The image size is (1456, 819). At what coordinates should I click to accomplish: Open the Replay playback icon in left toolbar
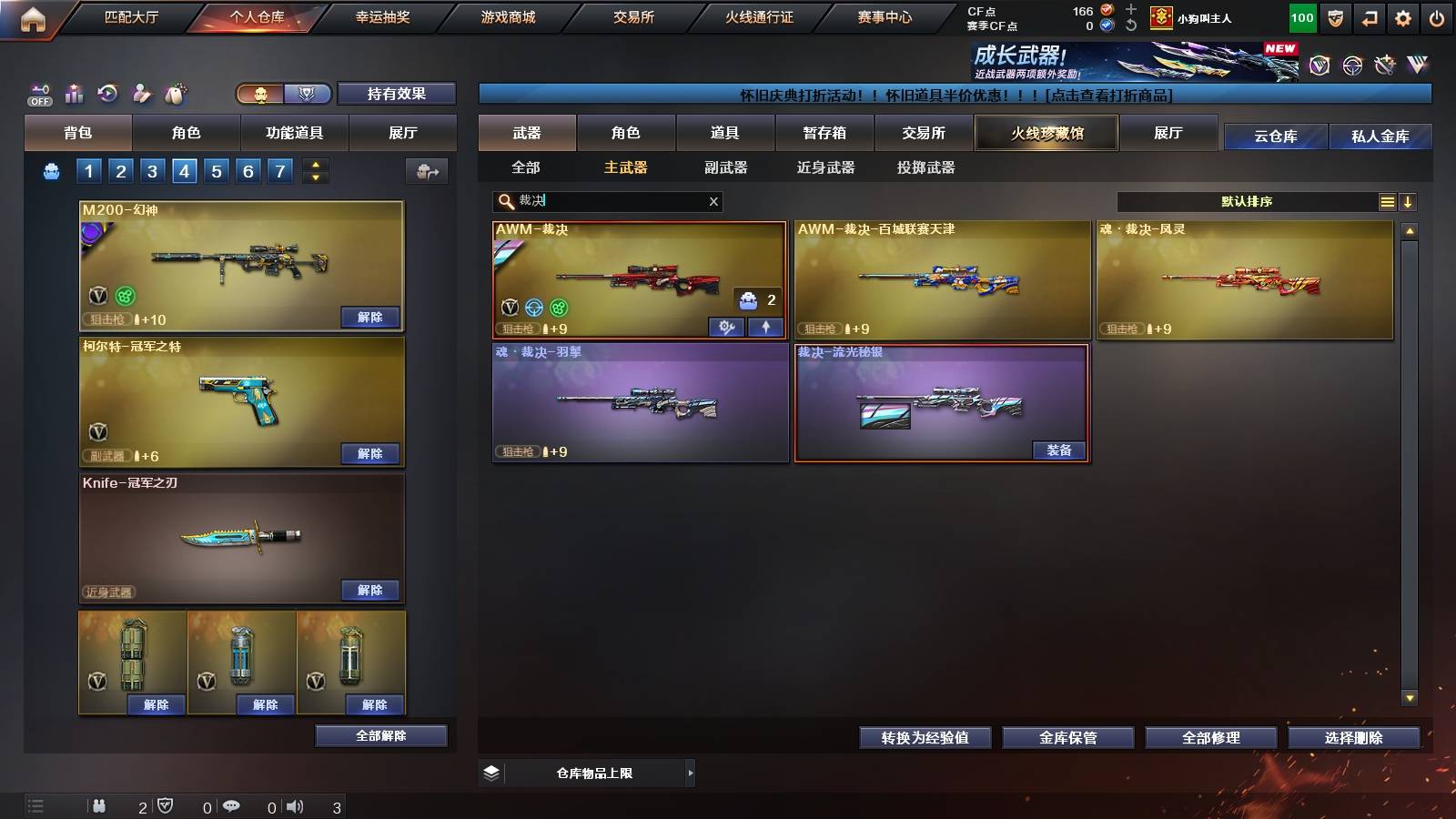(108, 93)
